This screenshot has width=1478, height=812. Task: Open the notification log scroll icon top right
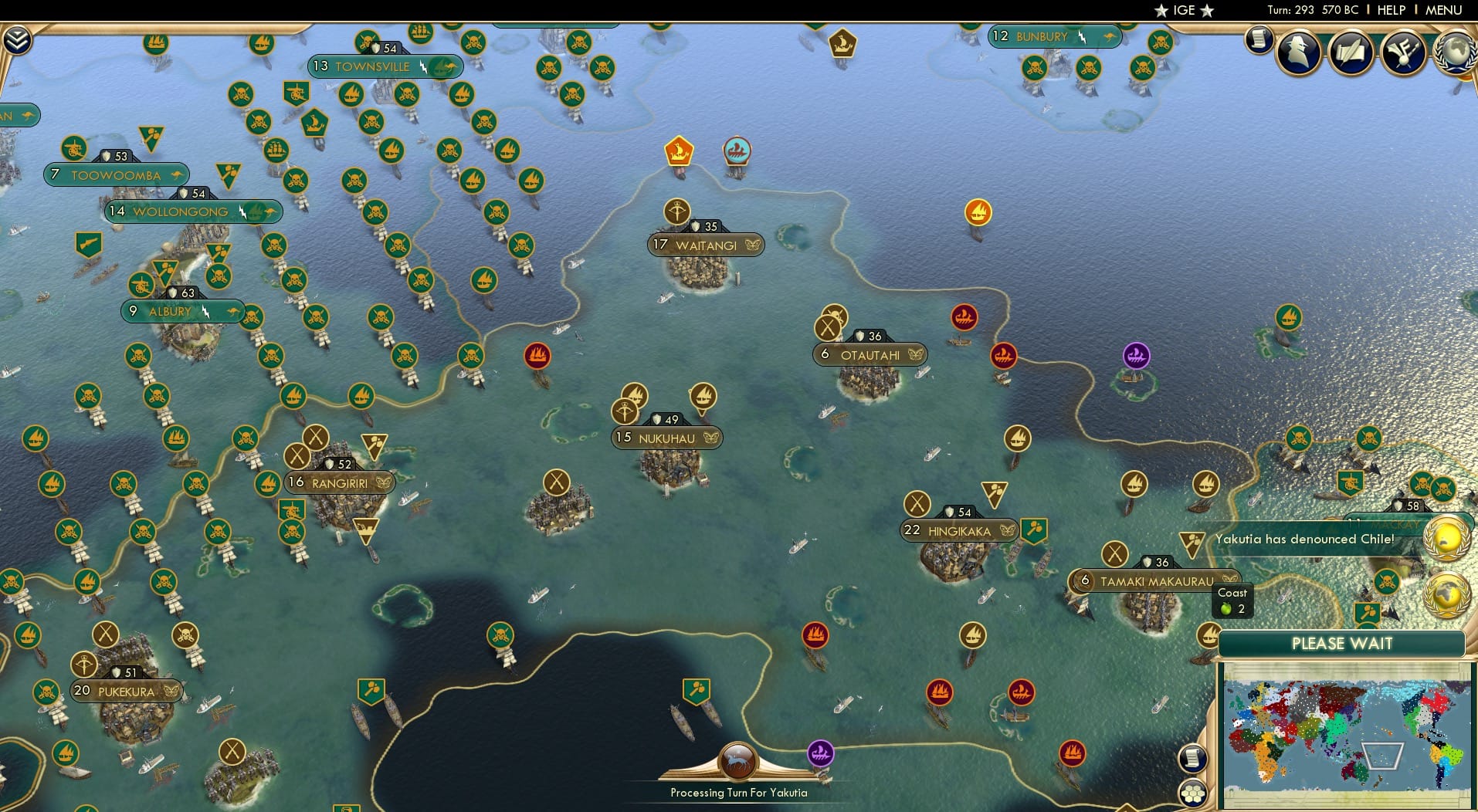(1259, 40)
